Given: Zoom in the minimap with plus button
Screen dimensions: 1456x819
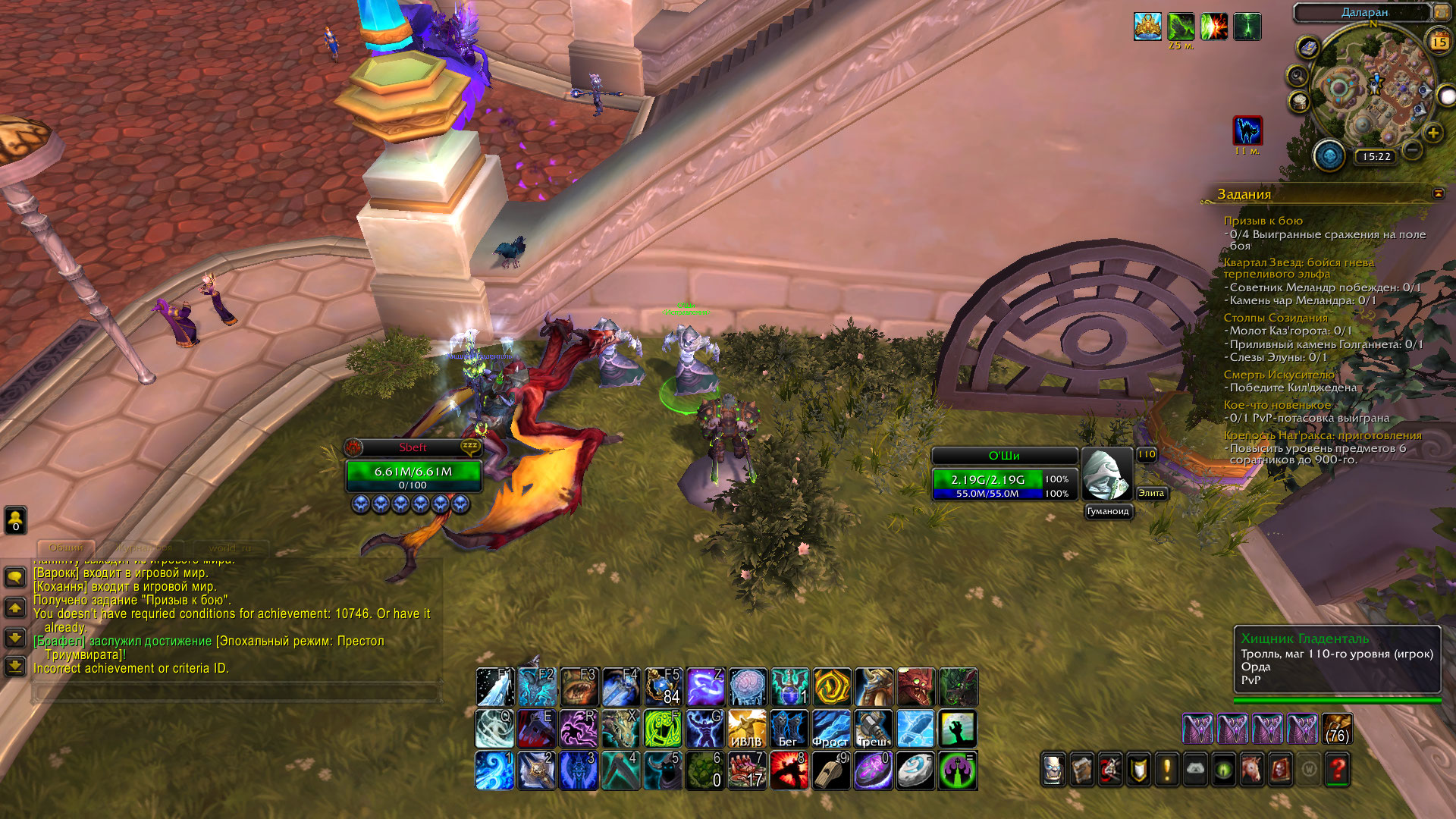Looking at the screenshot, I should pyautogui.click(x=1432, y=133).
